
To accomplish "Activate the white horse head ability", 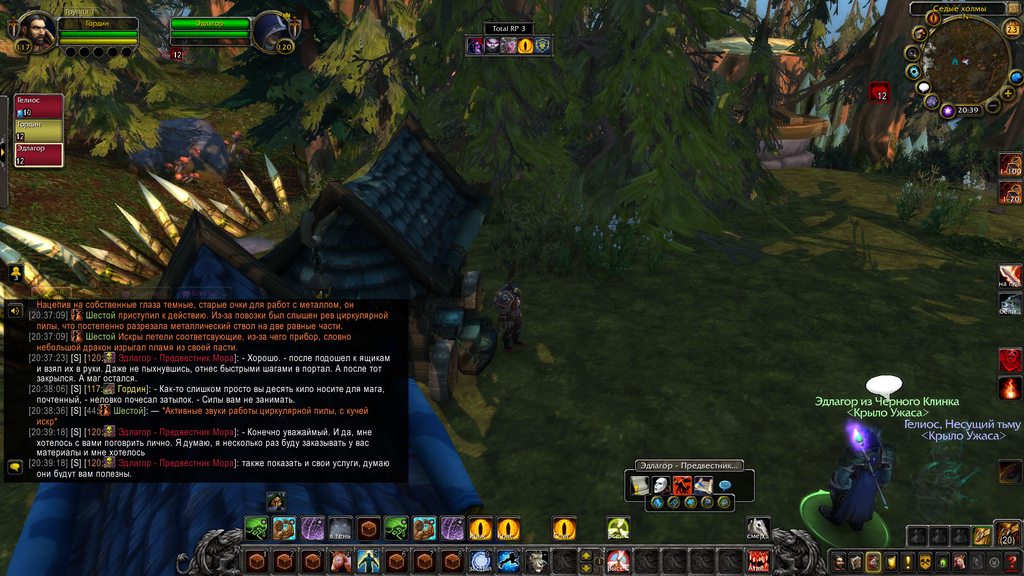I will pos(758,528).
